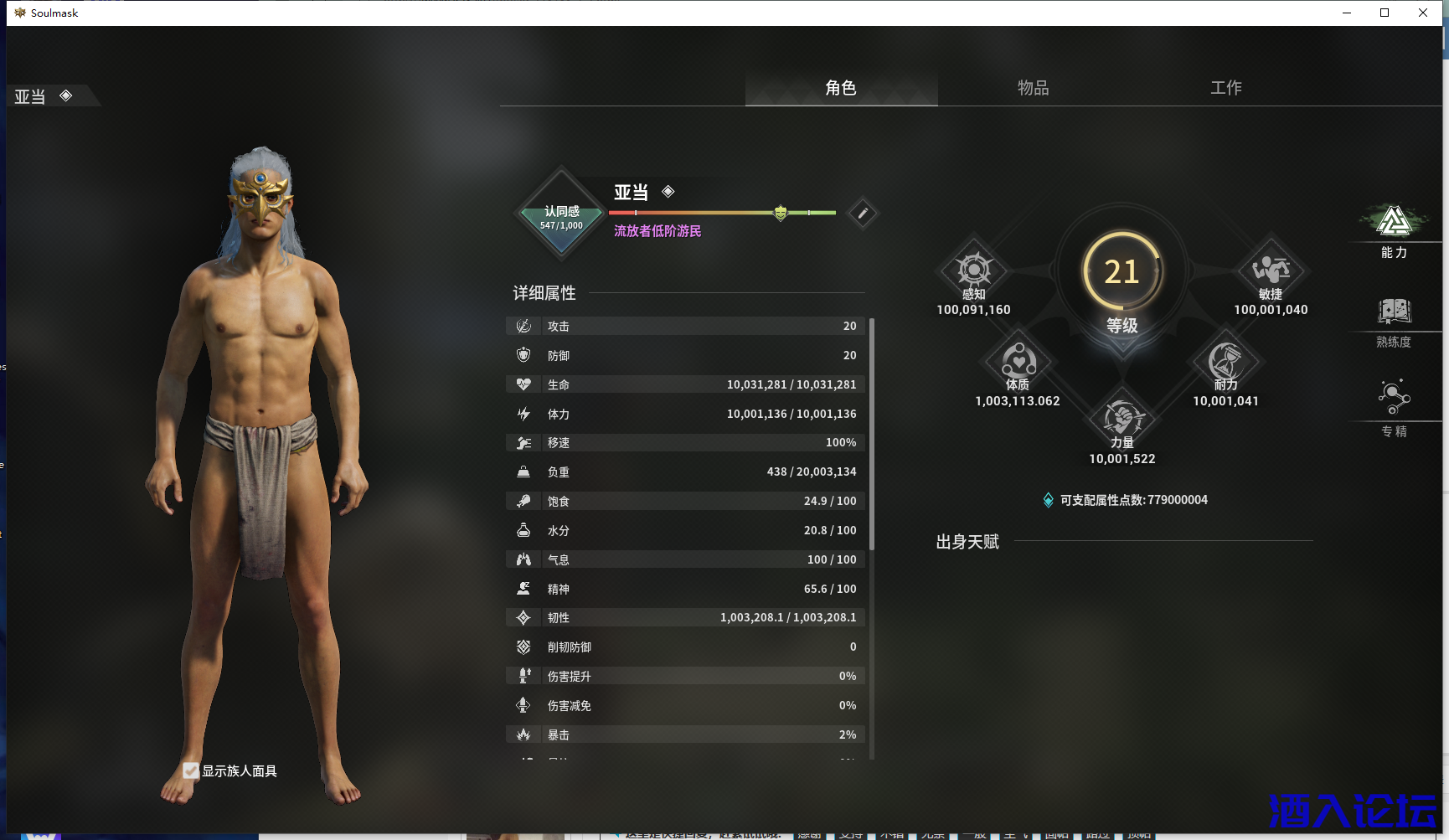Switch to the 物品 items tab
The image size is (1449, 840).
(x=1033, y=87)
